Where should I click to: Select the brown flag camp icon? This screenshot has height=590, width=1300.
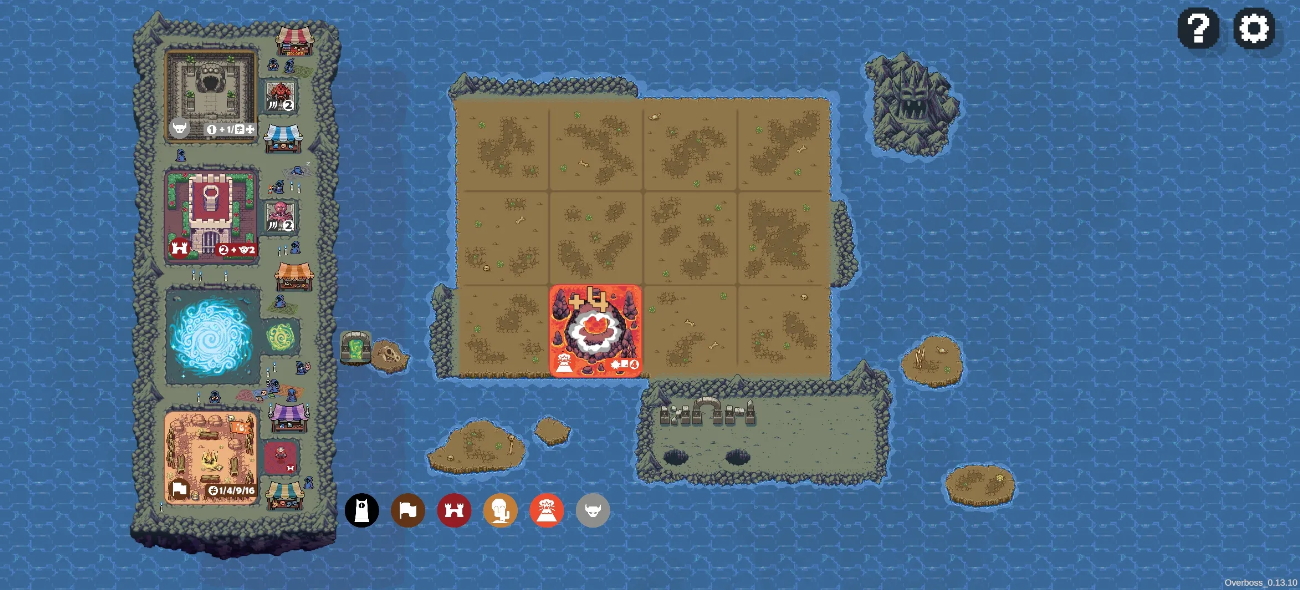pos(408,510)
